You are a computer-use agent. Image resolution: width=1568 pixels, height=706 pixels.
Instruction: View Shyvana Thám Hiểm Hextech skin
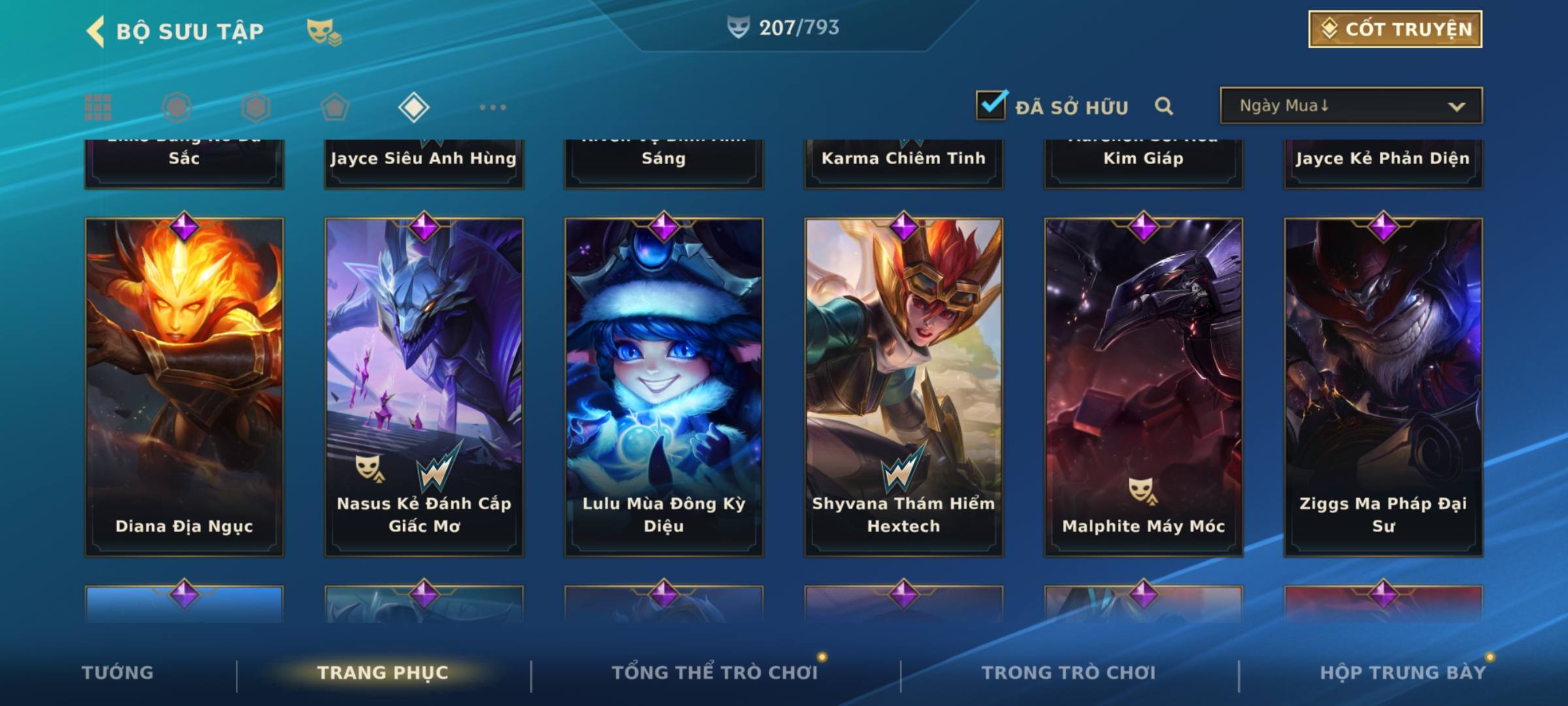[x=904, y=387]
